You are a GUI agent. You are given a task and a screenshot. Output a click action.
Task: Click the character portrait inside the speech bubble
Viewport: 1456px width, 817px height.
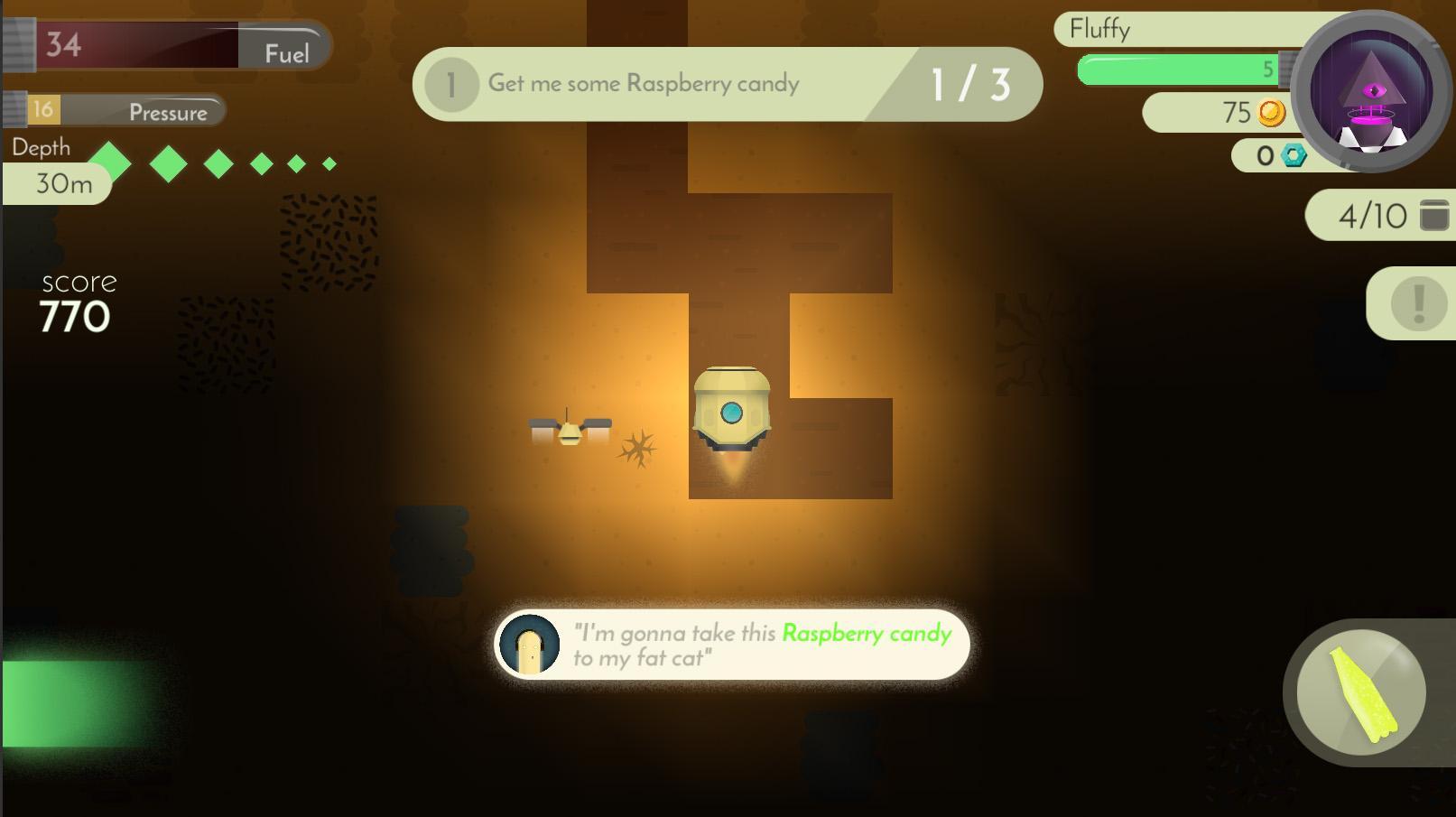point(528,645)
